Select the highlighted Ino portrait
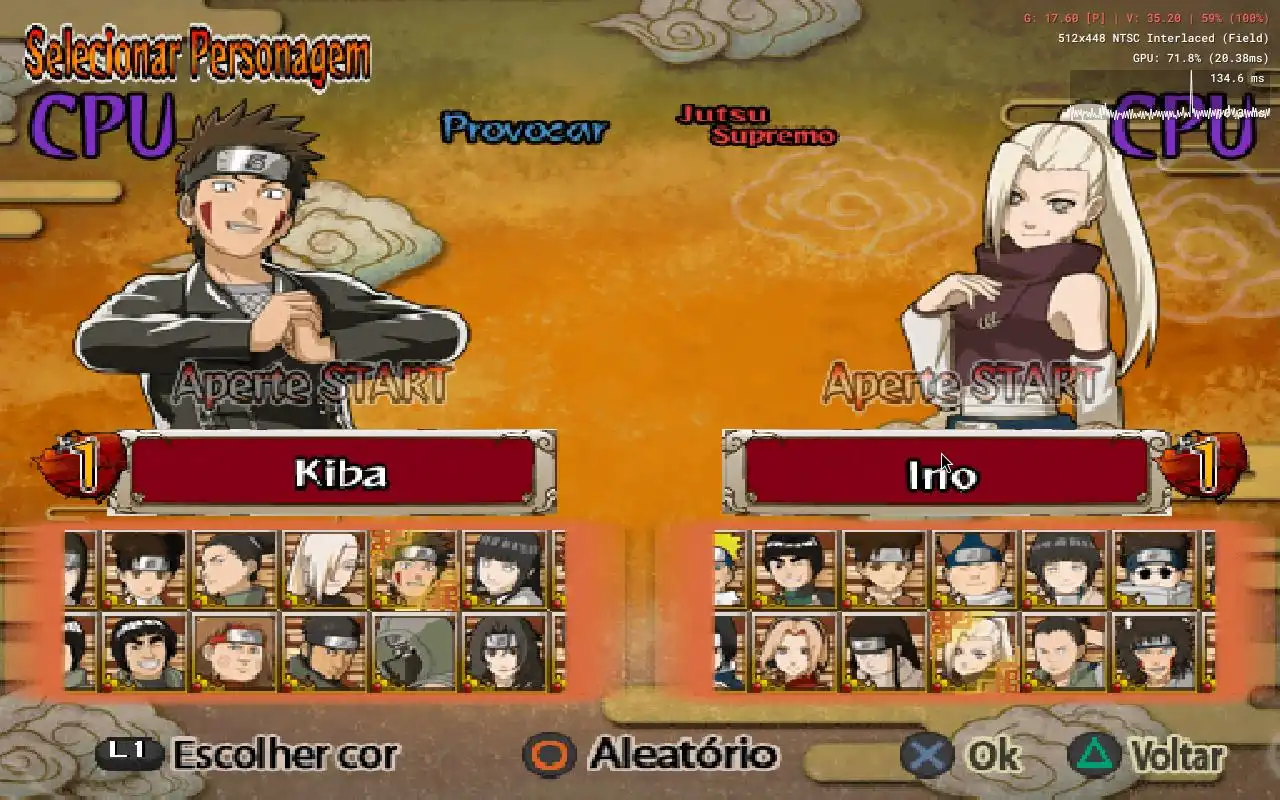 pos(974,651)
